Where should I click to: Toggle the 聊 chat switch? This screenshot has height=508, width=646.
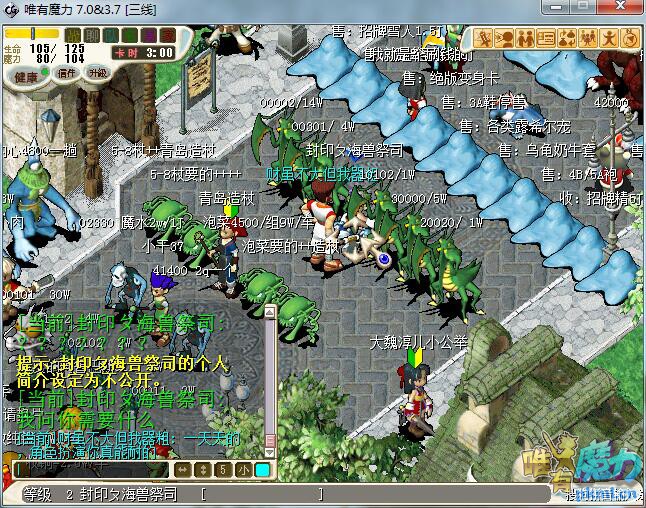tap(91, 35)
